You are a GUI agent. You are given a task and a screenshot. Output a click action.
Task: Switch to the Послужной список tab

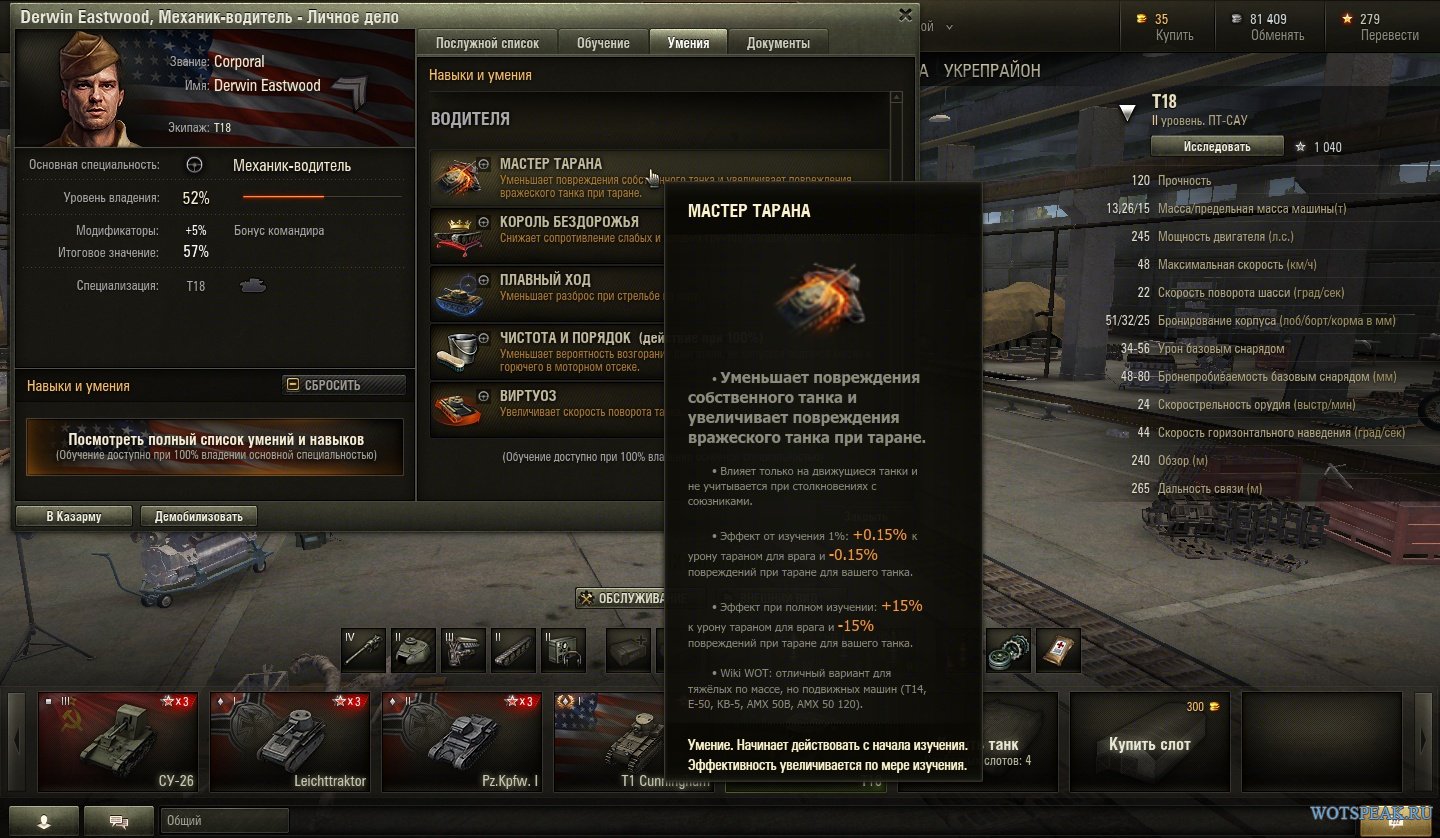[487, 43]
